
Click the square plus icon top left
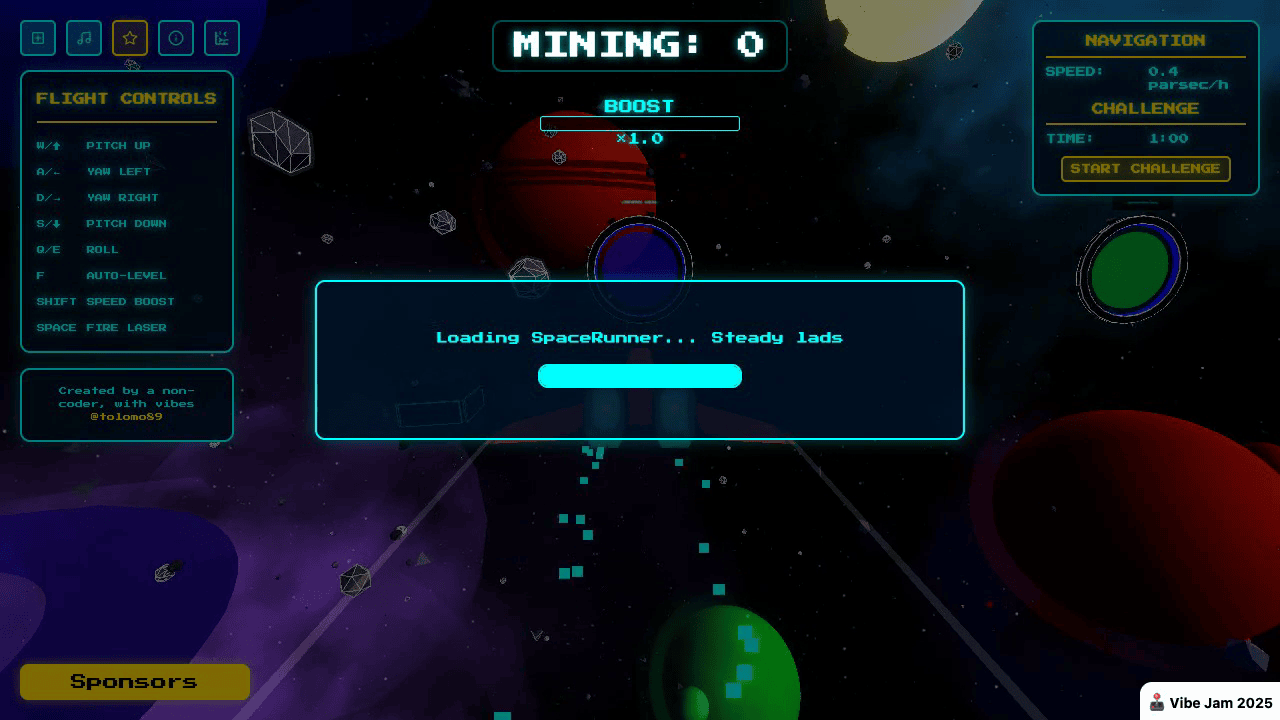tap(38, 38)
